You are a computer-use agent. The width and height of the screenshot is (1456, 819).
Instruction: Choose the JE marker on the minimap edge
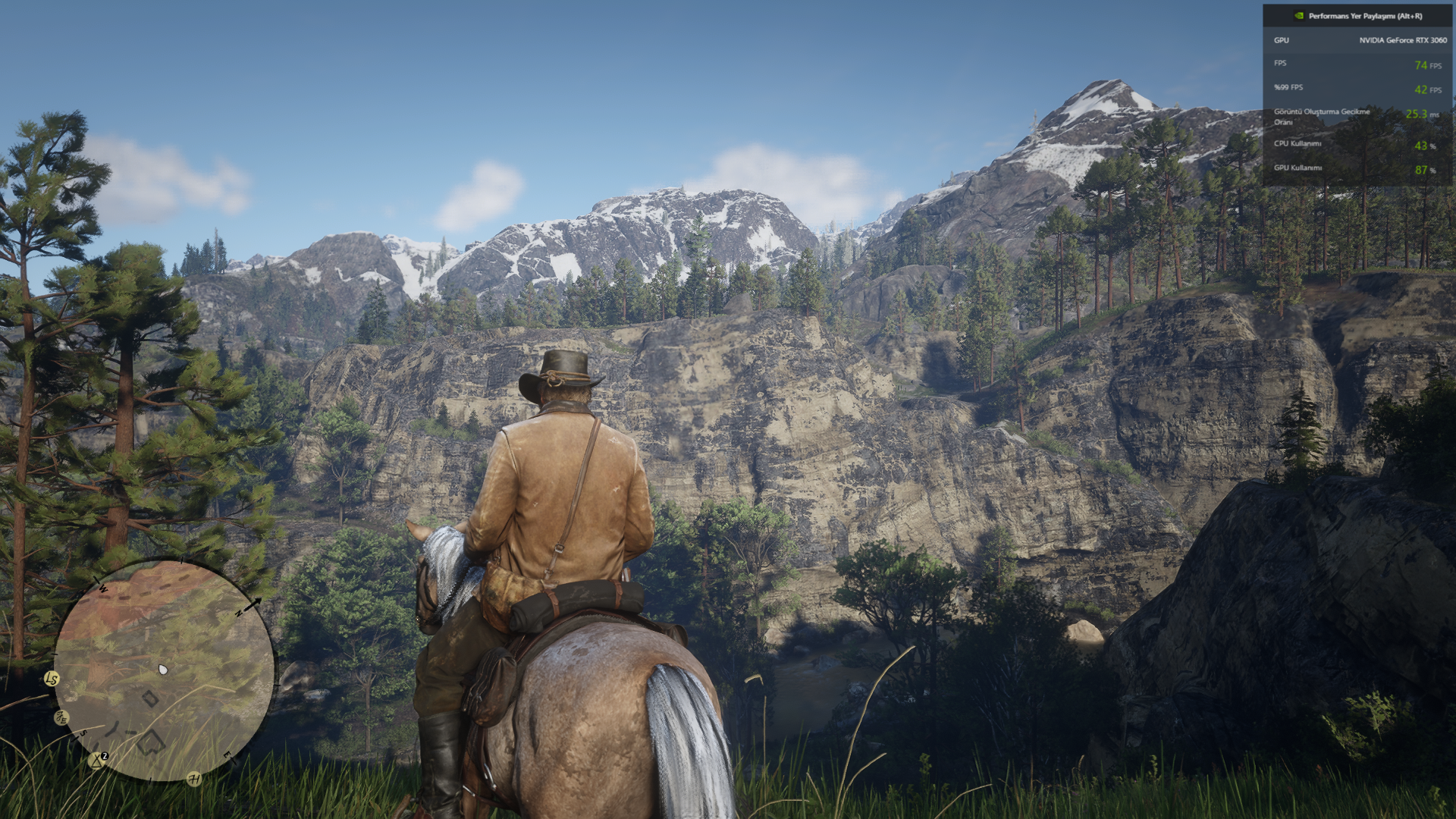[x=61, y=717]
